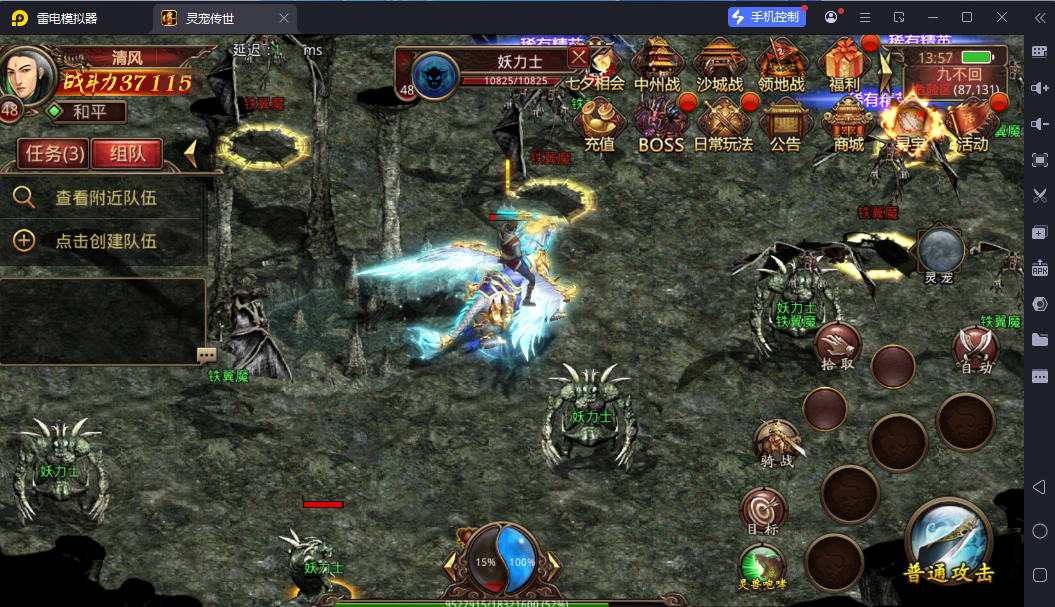The image size is (1055, 607).
Task: Close the 妖力士 target frame
Action: 579,58
